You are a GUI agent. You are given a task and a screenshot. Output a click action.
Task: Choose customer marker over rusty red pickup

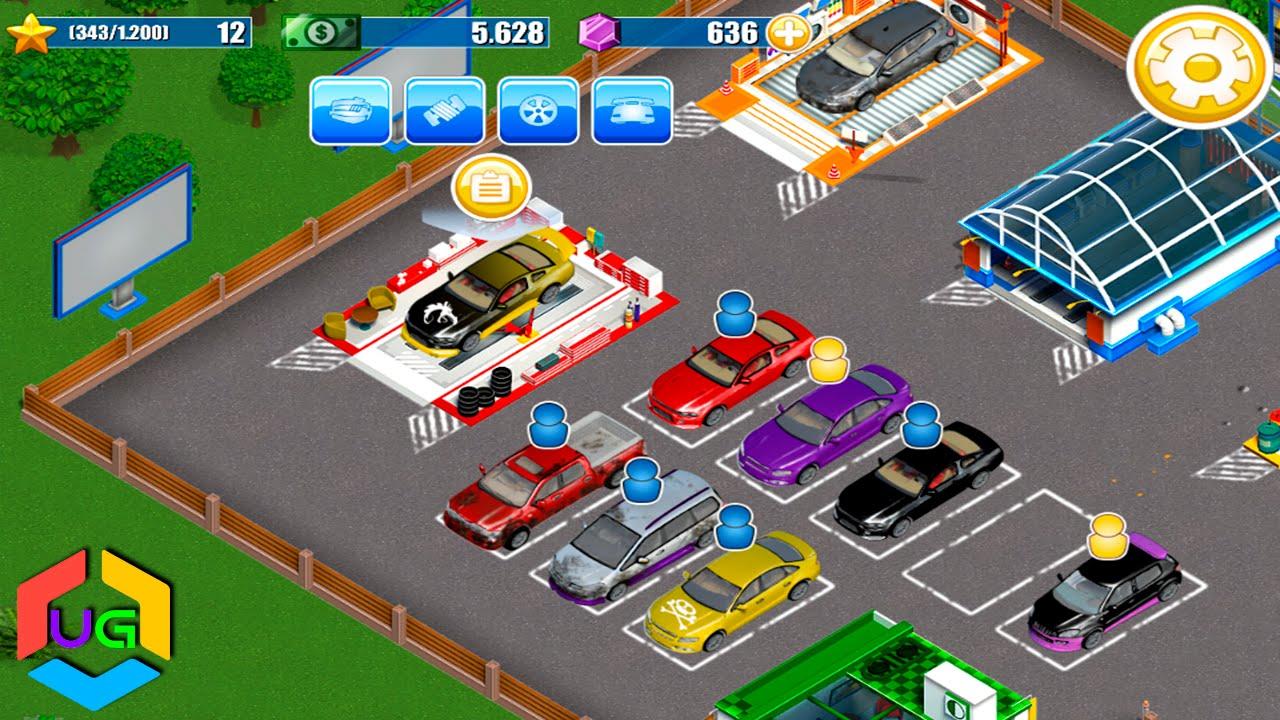548,425
